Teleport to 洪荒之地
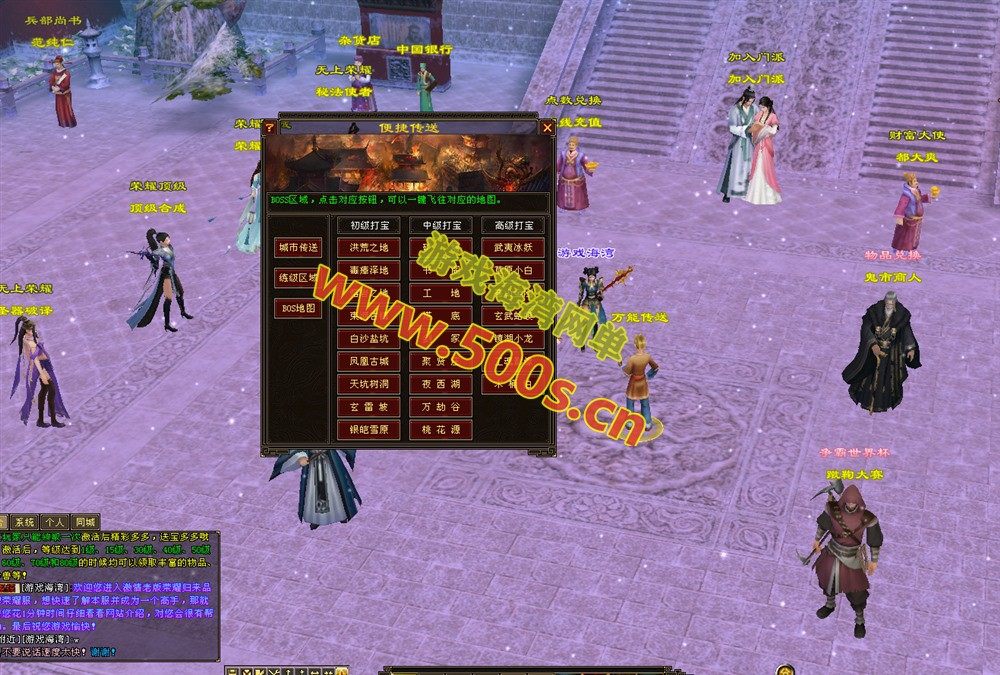The width and height of the screenshot is (1000, 675). (x=368, y=247)
